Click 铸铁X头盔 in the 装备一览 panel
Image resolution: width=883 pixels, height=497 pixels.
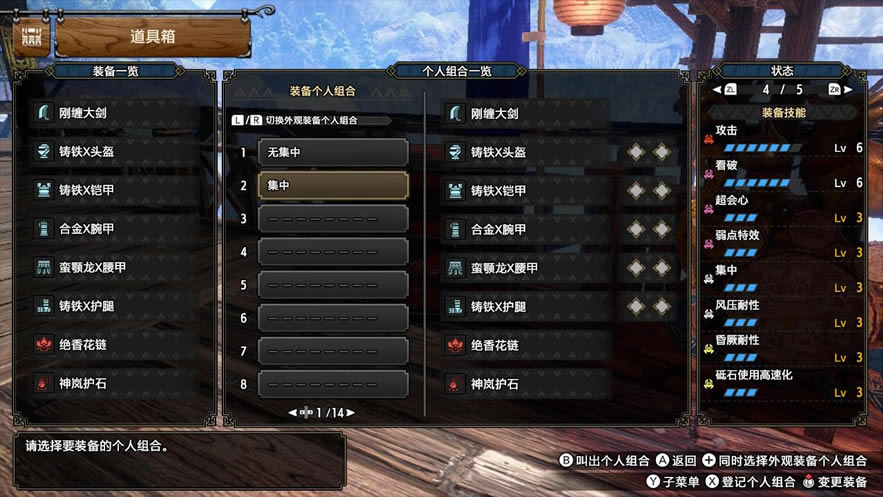tap(120, 151)
